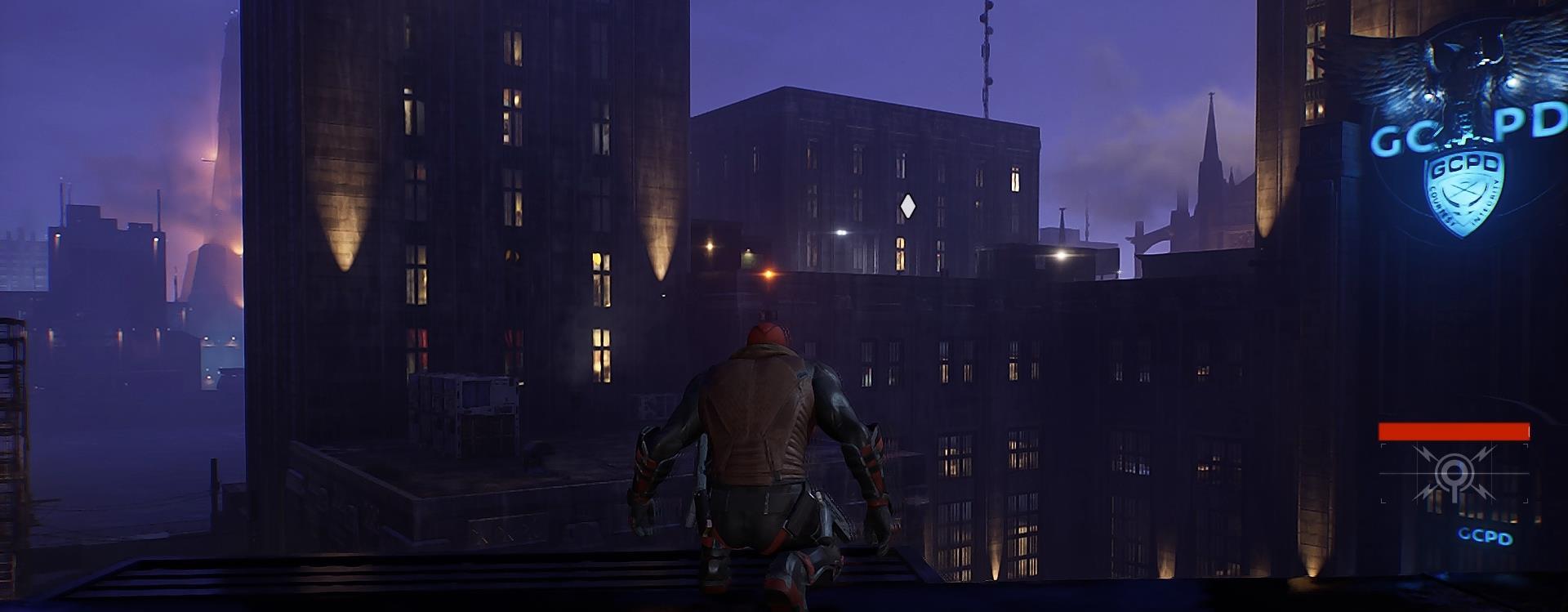Click the white diamond waypoint marker
Screen dimensions: 1568x612
click(x=906, y=207)
